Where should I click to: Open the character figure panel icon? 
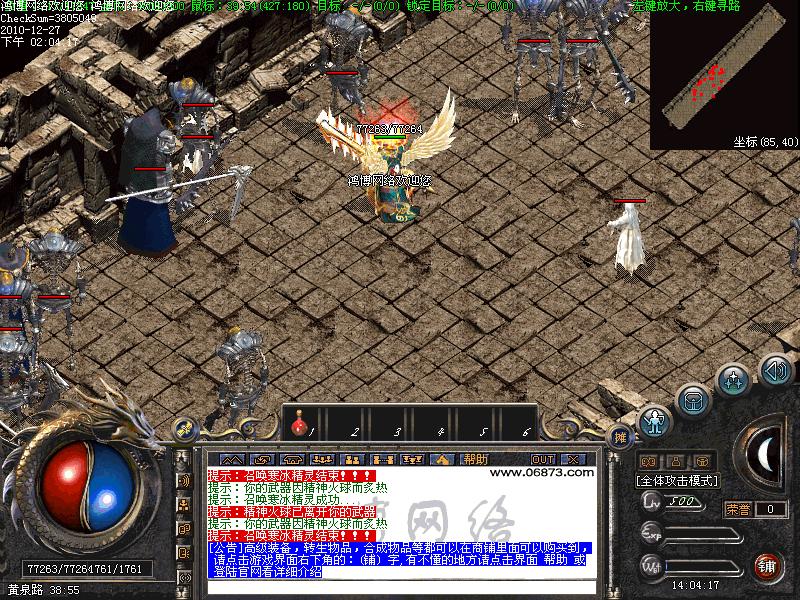pyautogui.click(x=655, y=422)
